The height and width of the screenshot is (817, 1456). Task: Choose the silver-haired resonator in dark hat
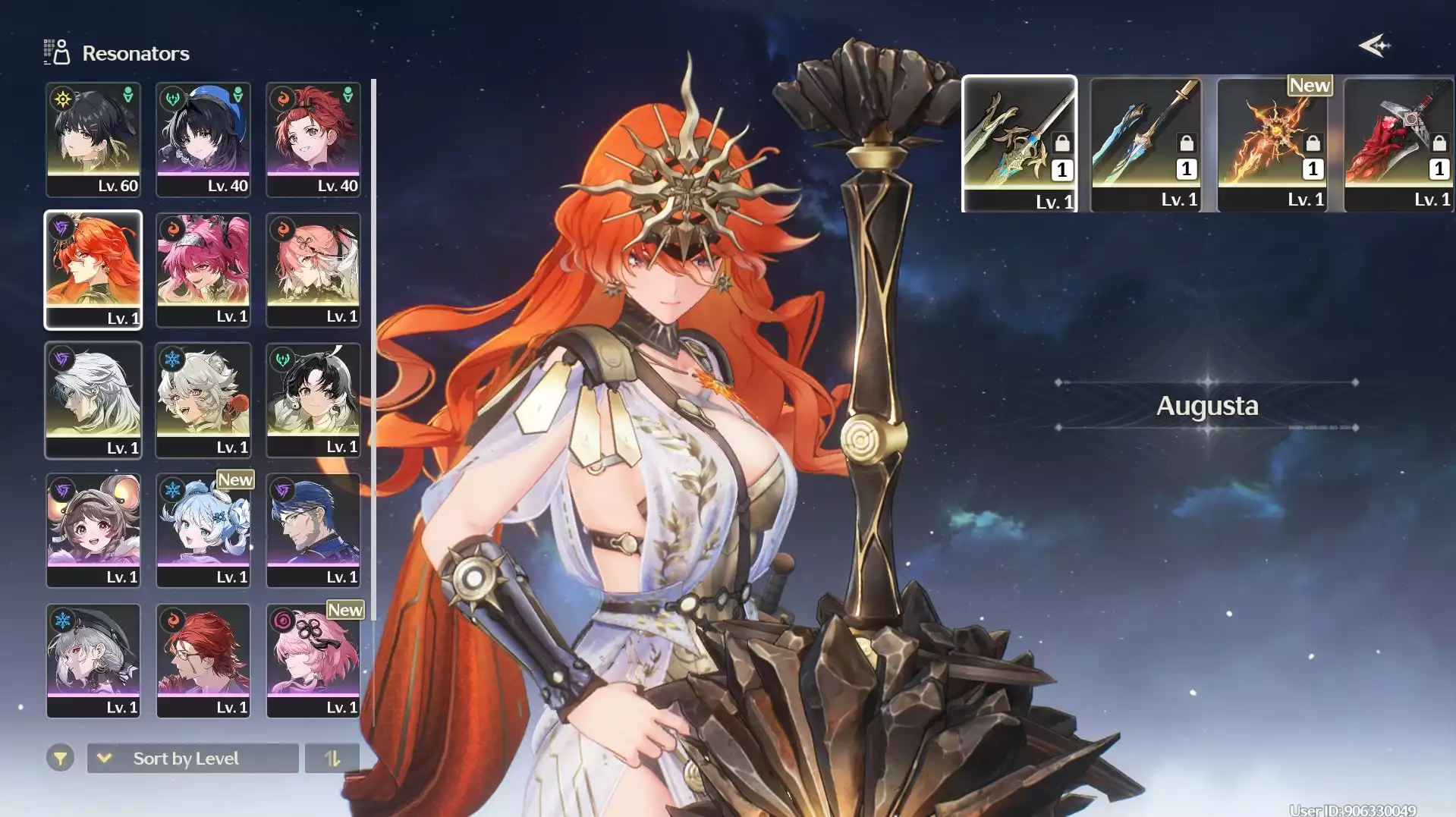(93, 661)
